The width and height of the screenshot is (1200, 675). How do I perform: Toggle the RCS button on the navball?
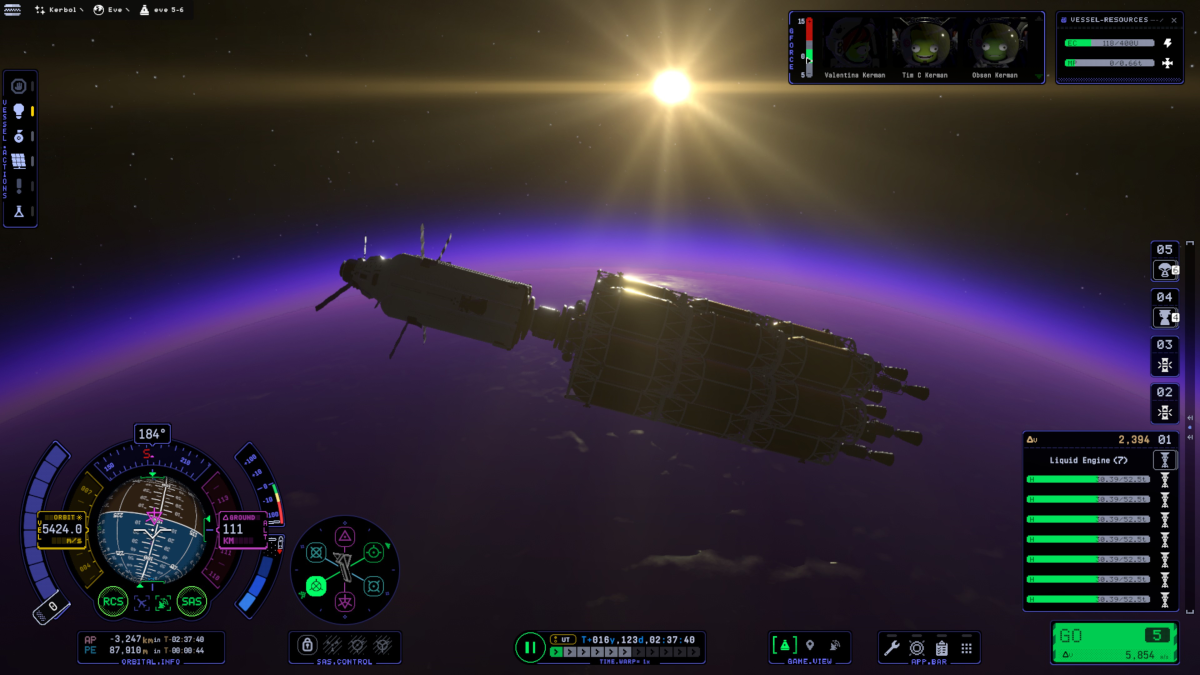tap(112, 601)
